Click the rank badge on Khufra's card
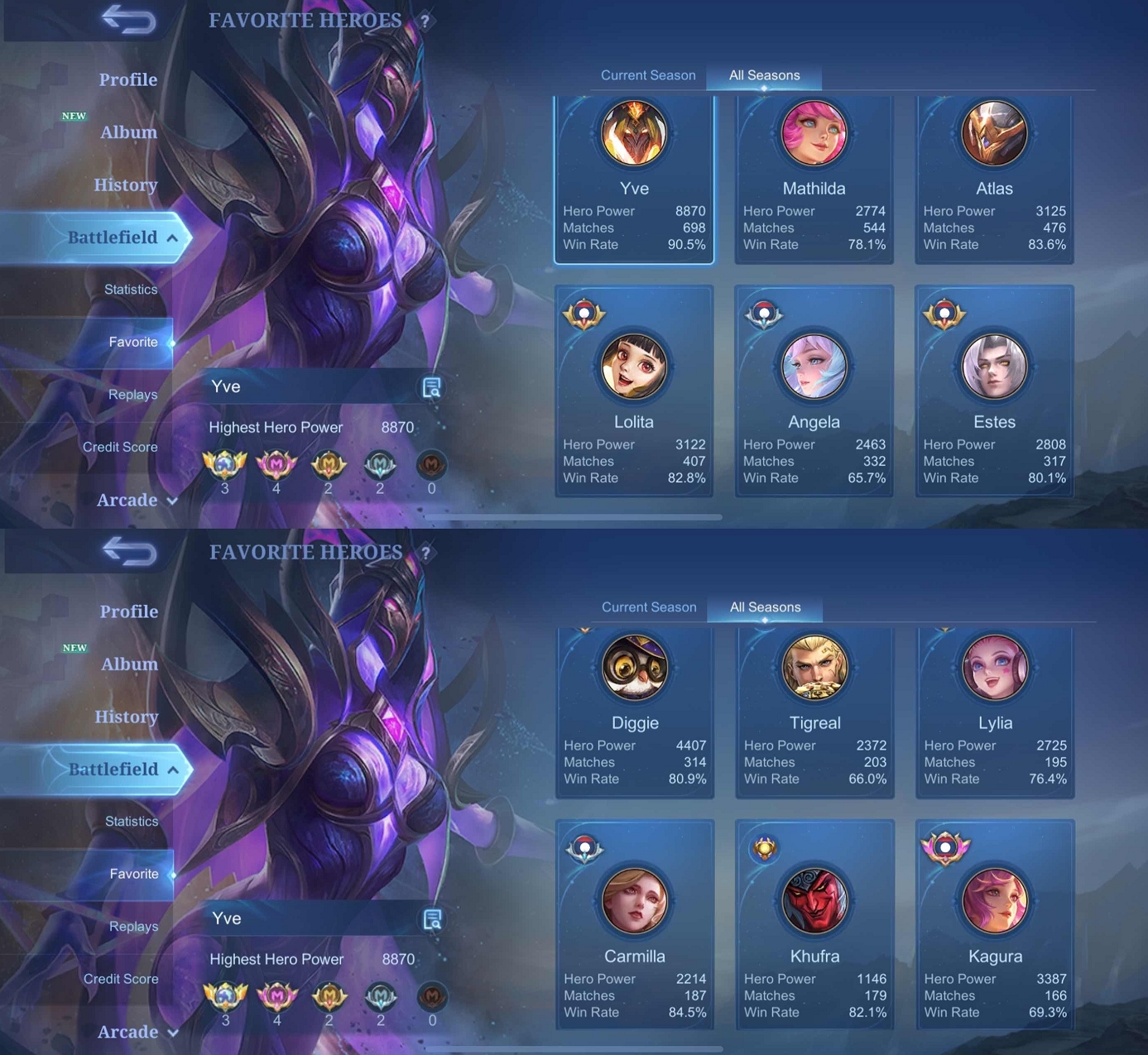This screenshot has height=1055, width=1148. point(766,848)
